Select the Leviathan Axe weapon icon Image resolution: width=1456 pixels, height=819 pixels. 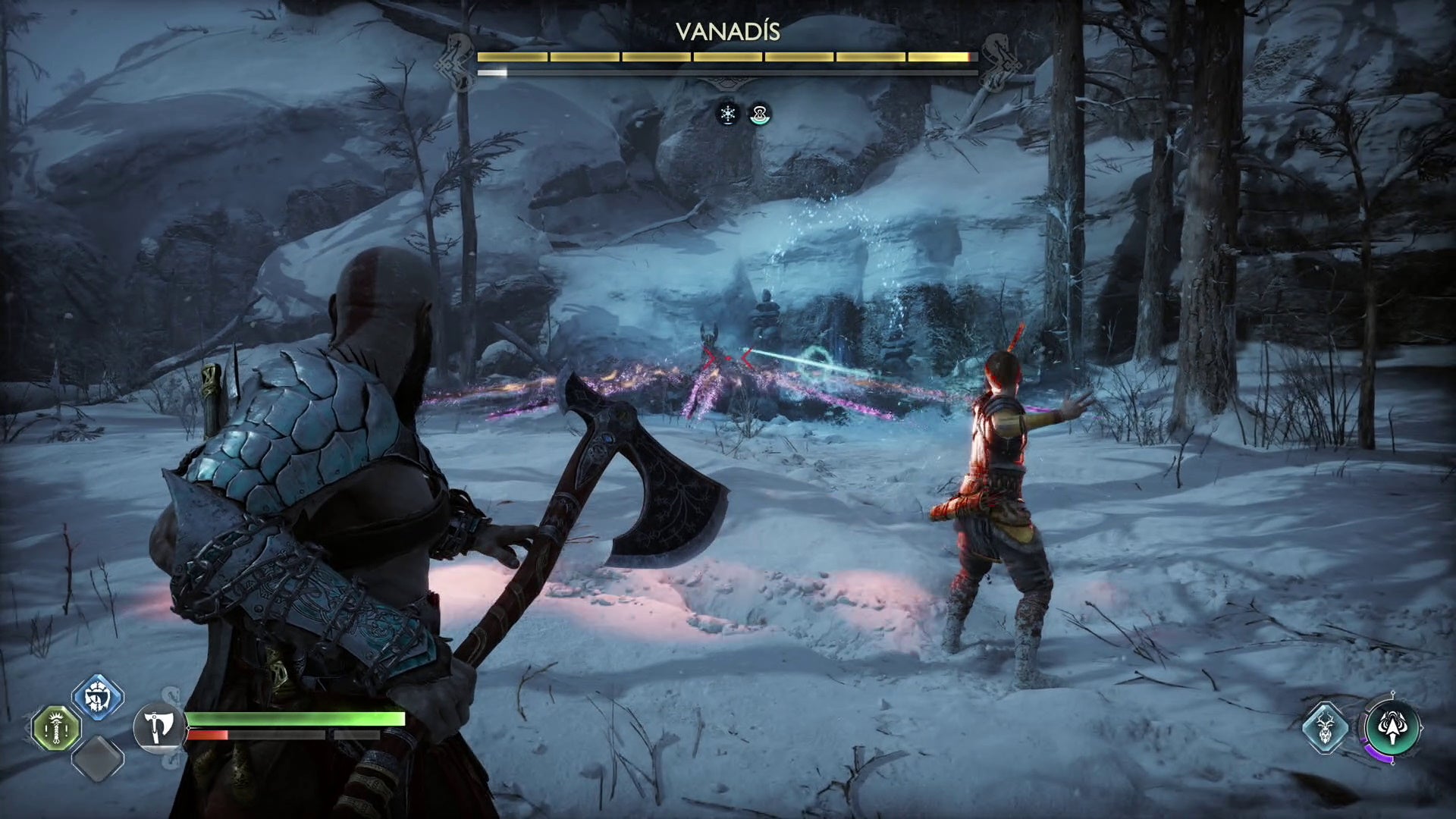[158, 728]
